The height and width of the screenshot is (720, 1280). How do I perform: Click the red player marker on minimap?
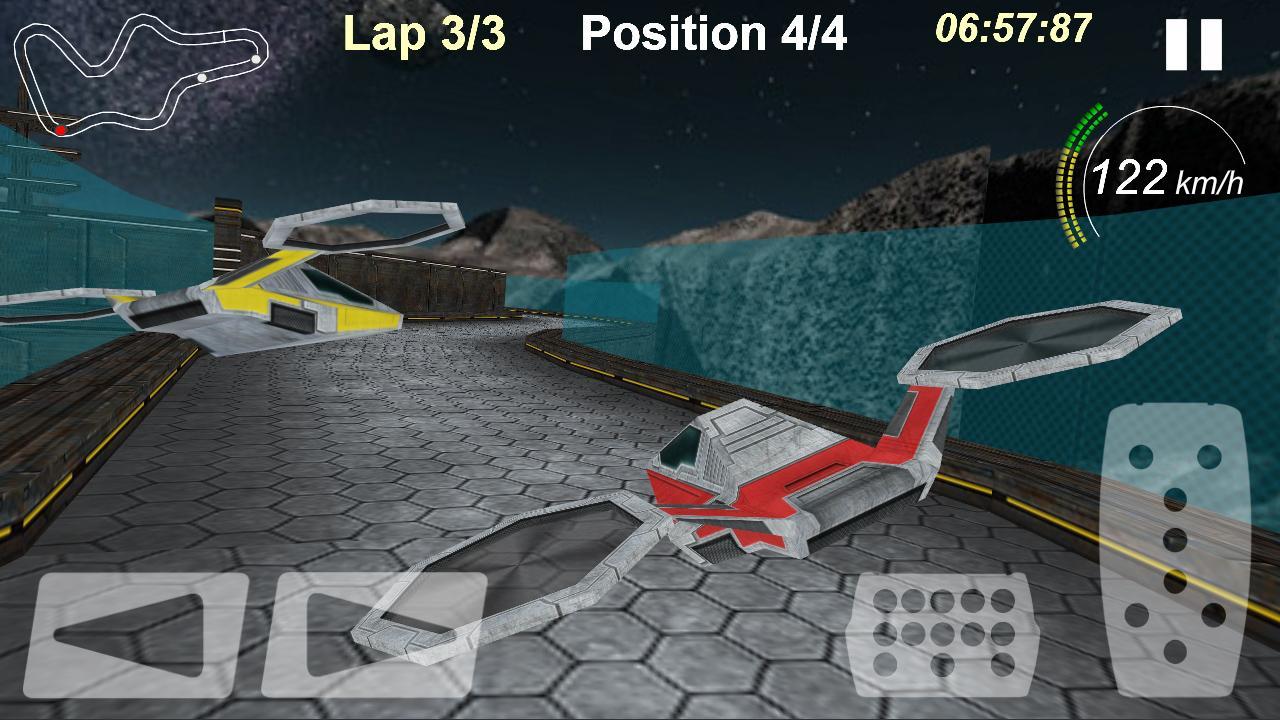[61, 130]
